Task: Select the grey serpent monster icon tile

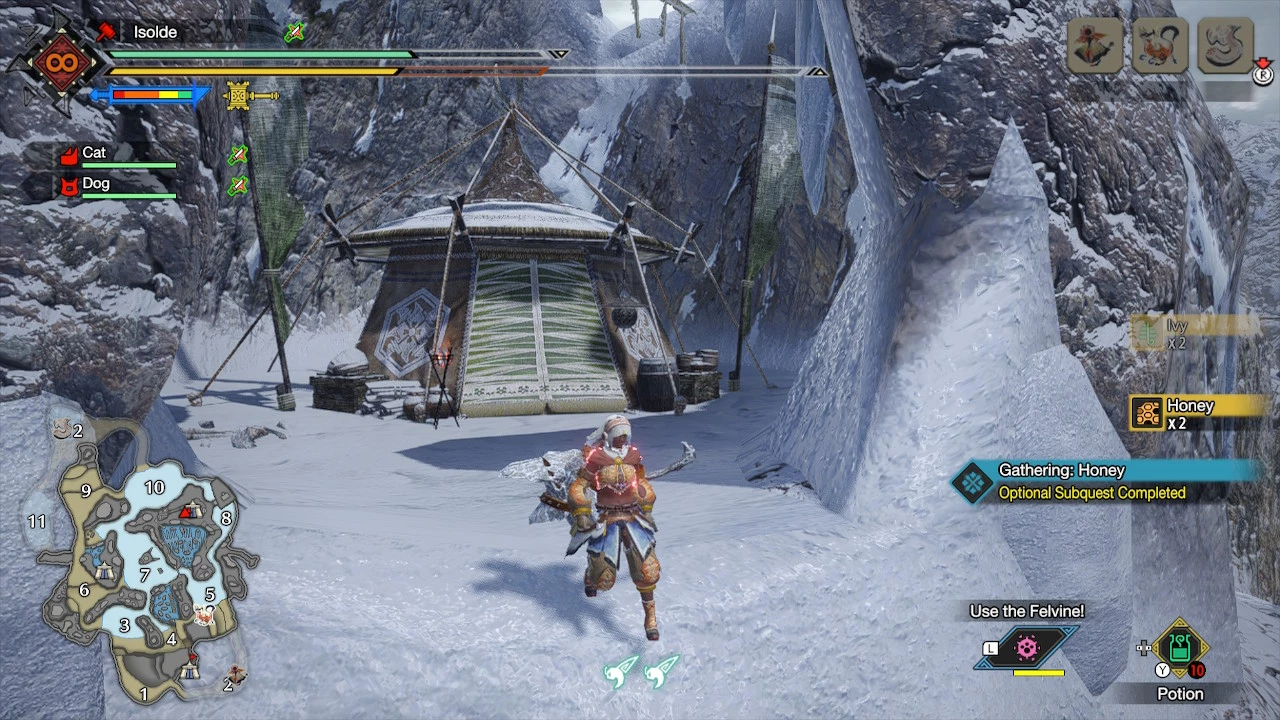Action: 1225,46
